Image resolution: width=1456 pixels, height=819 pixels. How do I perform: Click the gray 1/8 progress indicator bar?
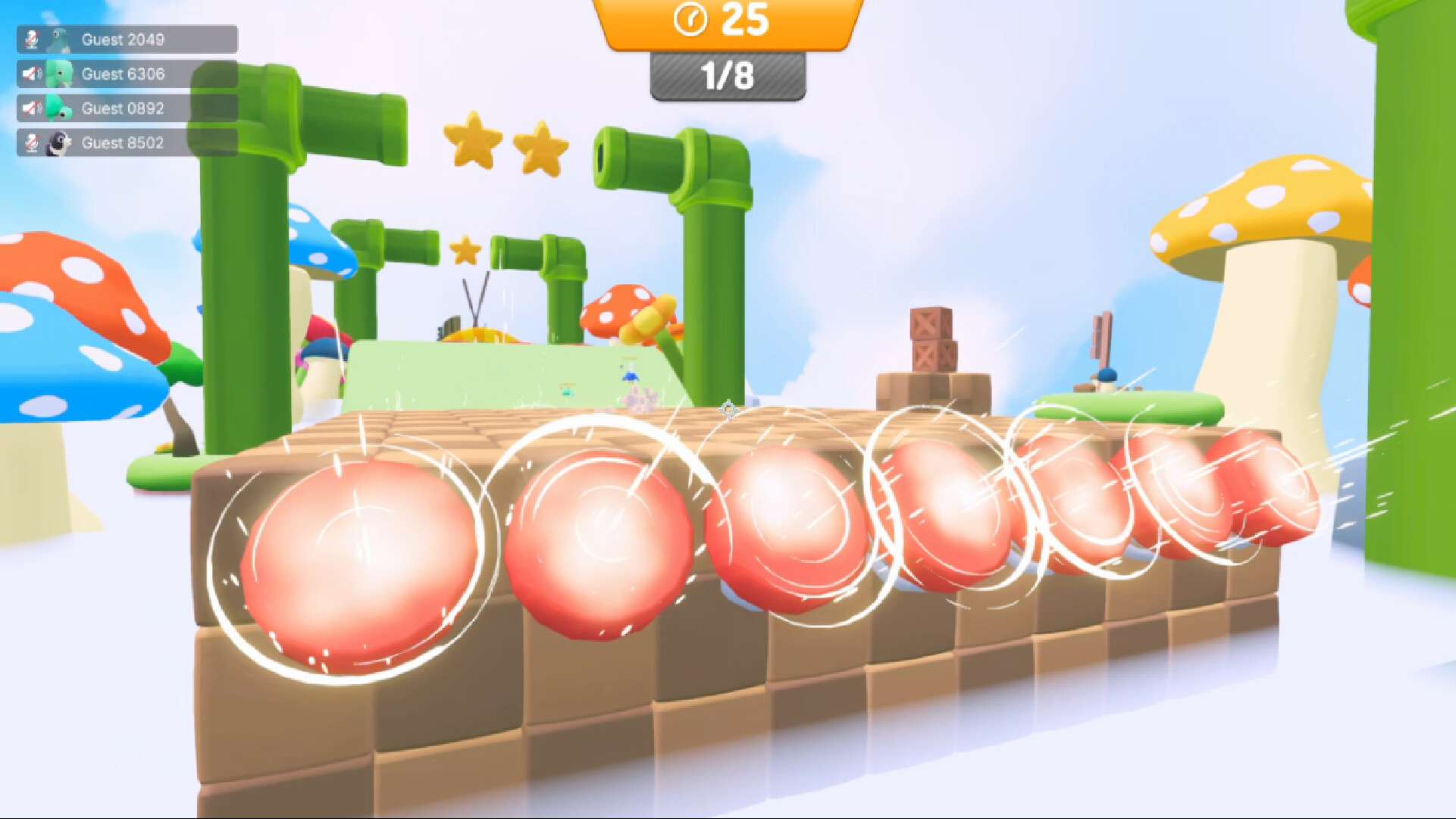point(726,74)
